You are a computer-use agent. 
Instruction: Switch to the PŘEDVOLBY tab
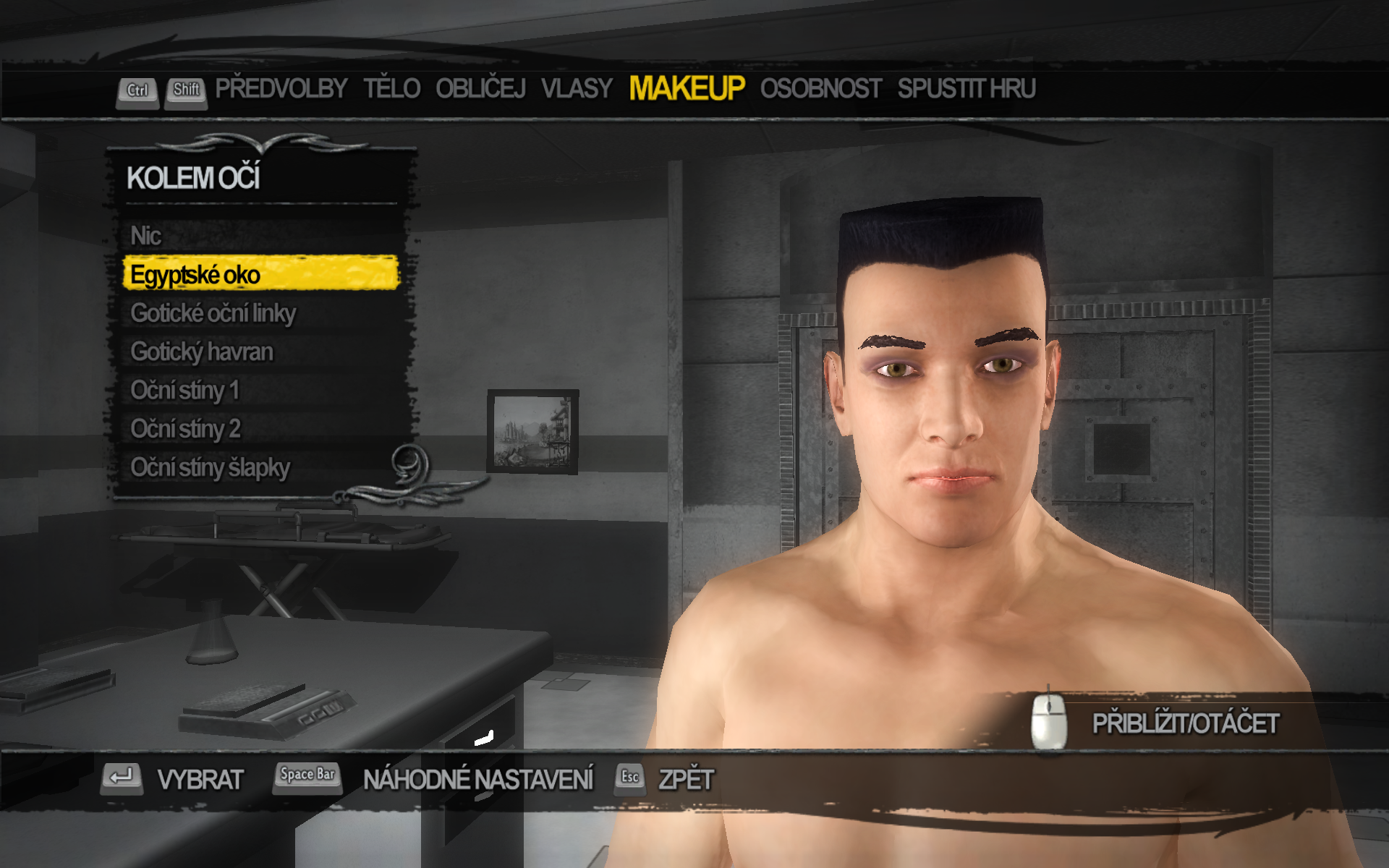pos(281,89)
